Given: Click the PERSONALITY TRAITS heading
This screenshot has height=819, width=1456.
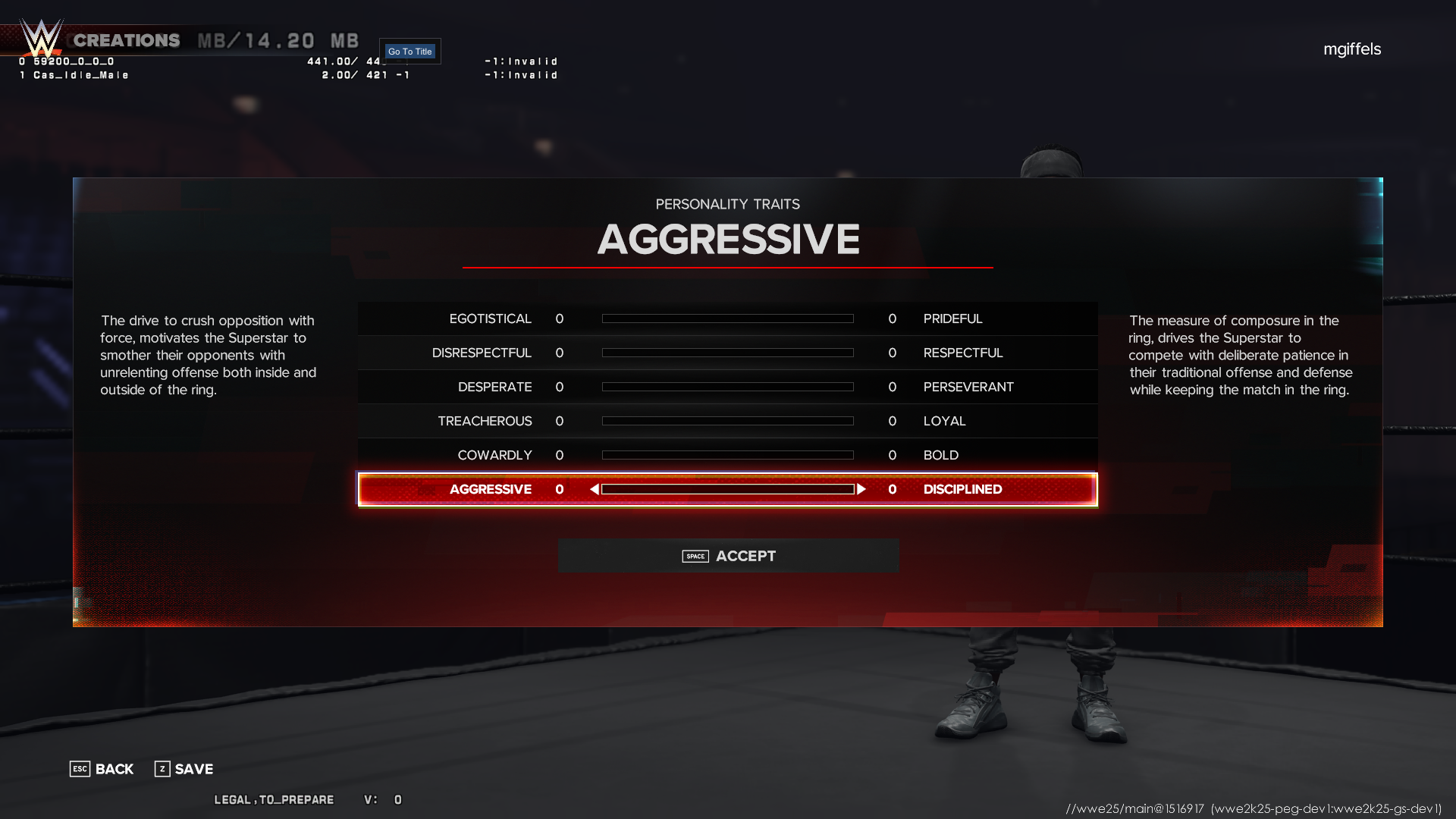Looking at the screenshot, I should [x=727, y=203].
